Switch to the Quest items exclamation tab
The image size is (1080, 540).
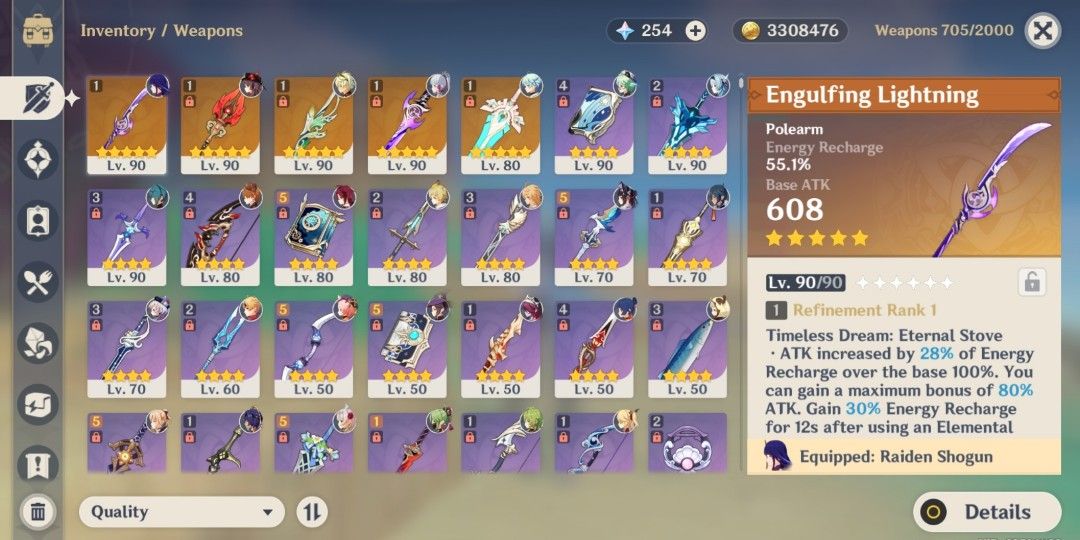(38, 465)
